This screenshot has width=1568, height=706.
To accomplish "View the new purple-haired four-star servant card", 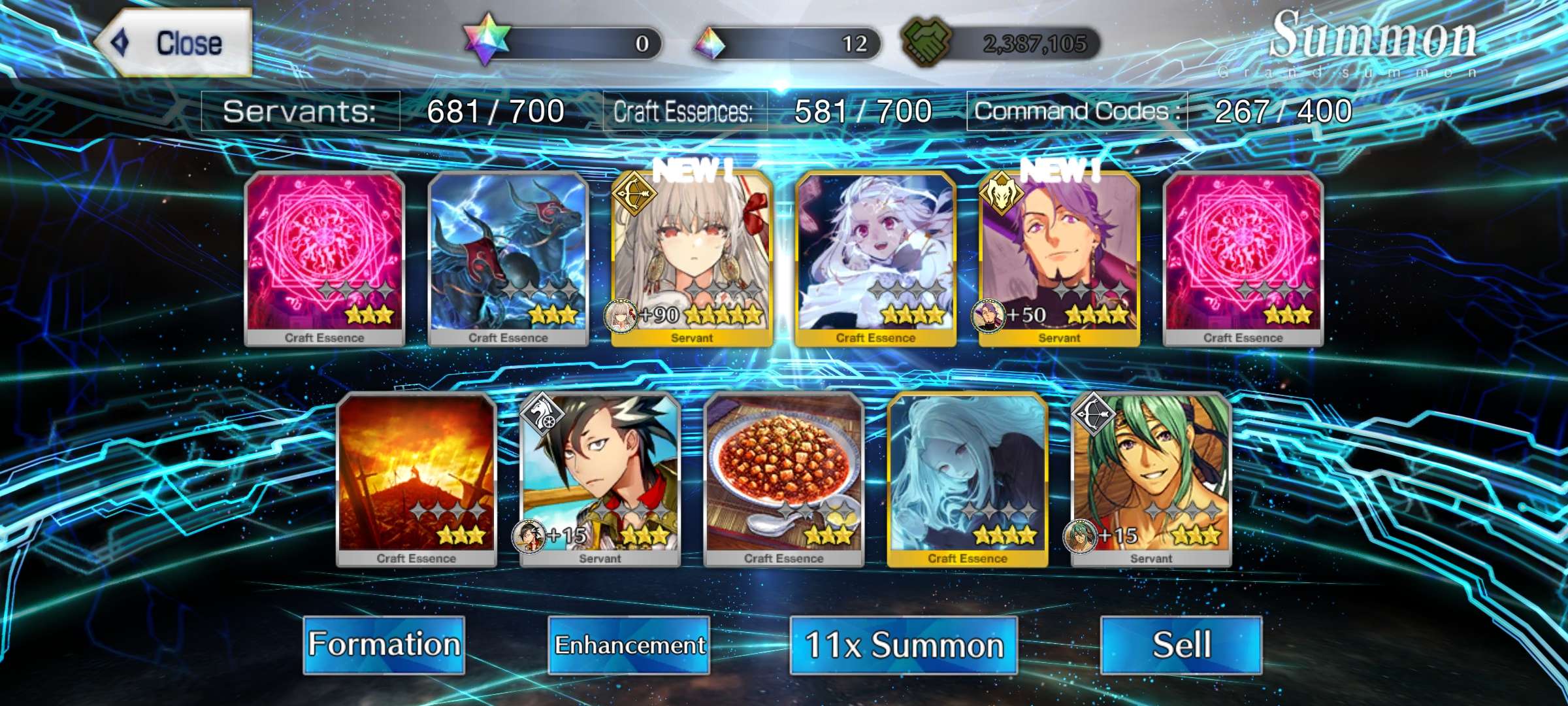I will (1059, 258).
